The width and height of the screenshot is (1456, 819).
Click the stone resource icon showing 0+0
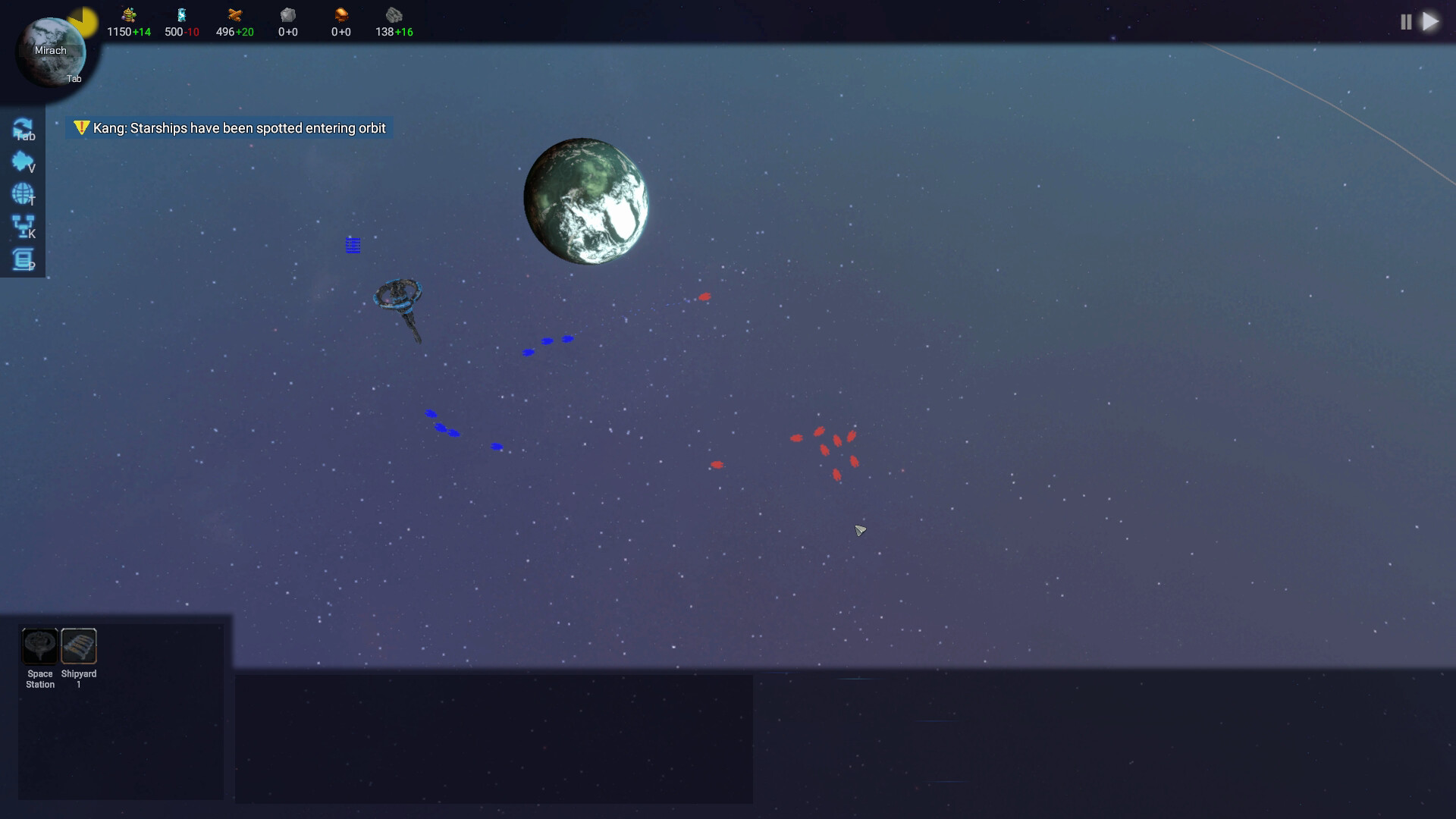(x=287, y=15)
